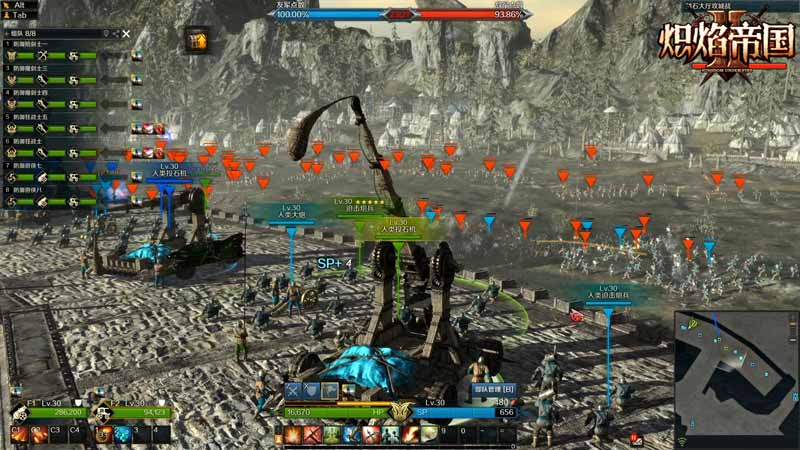This screenshot has width=800, height=450.
Task: Open the troop management button
Action: 492,390
